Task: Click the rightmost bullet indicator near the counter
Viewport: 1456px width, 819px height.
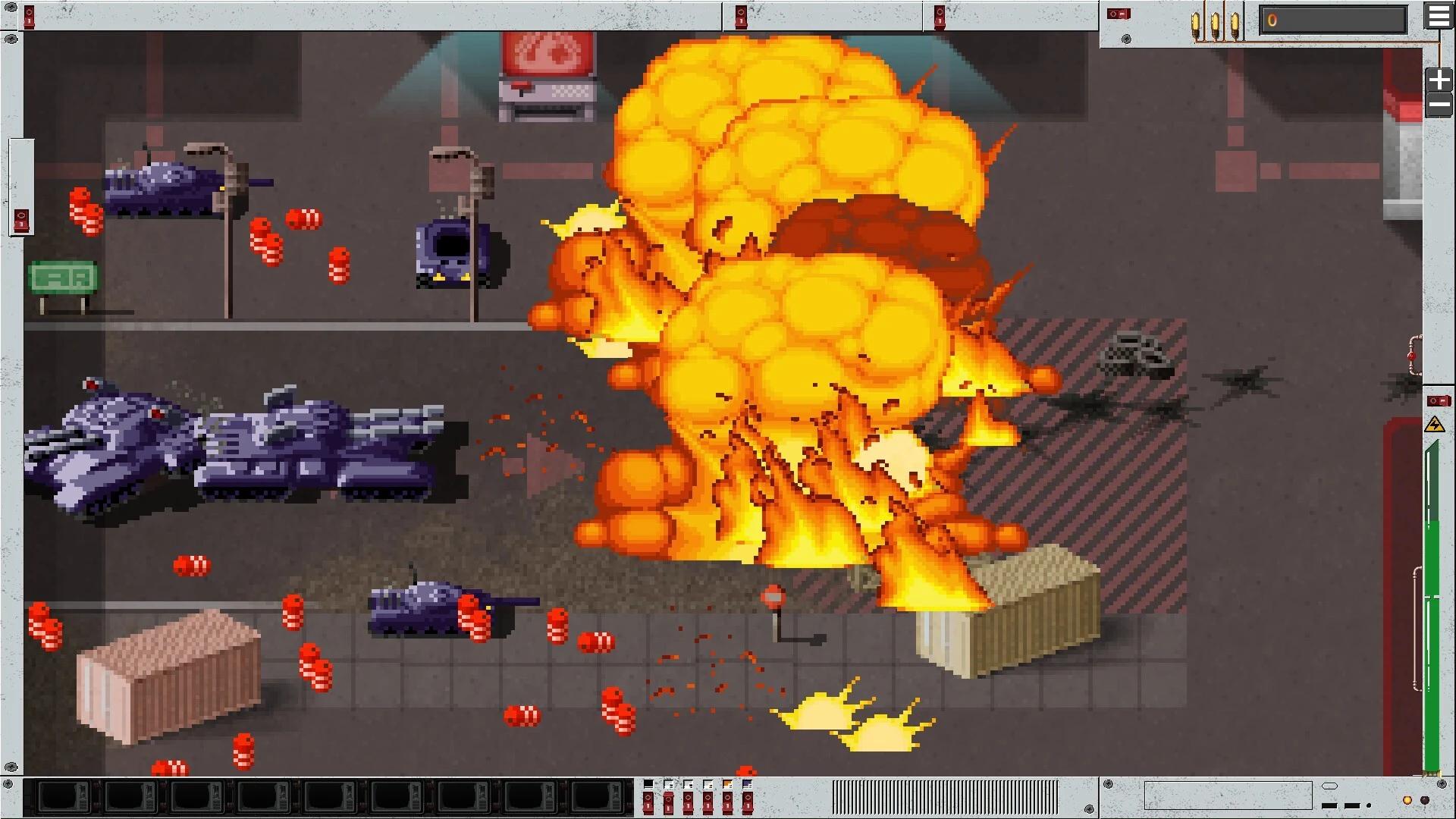Action: tap(1235, 23)
